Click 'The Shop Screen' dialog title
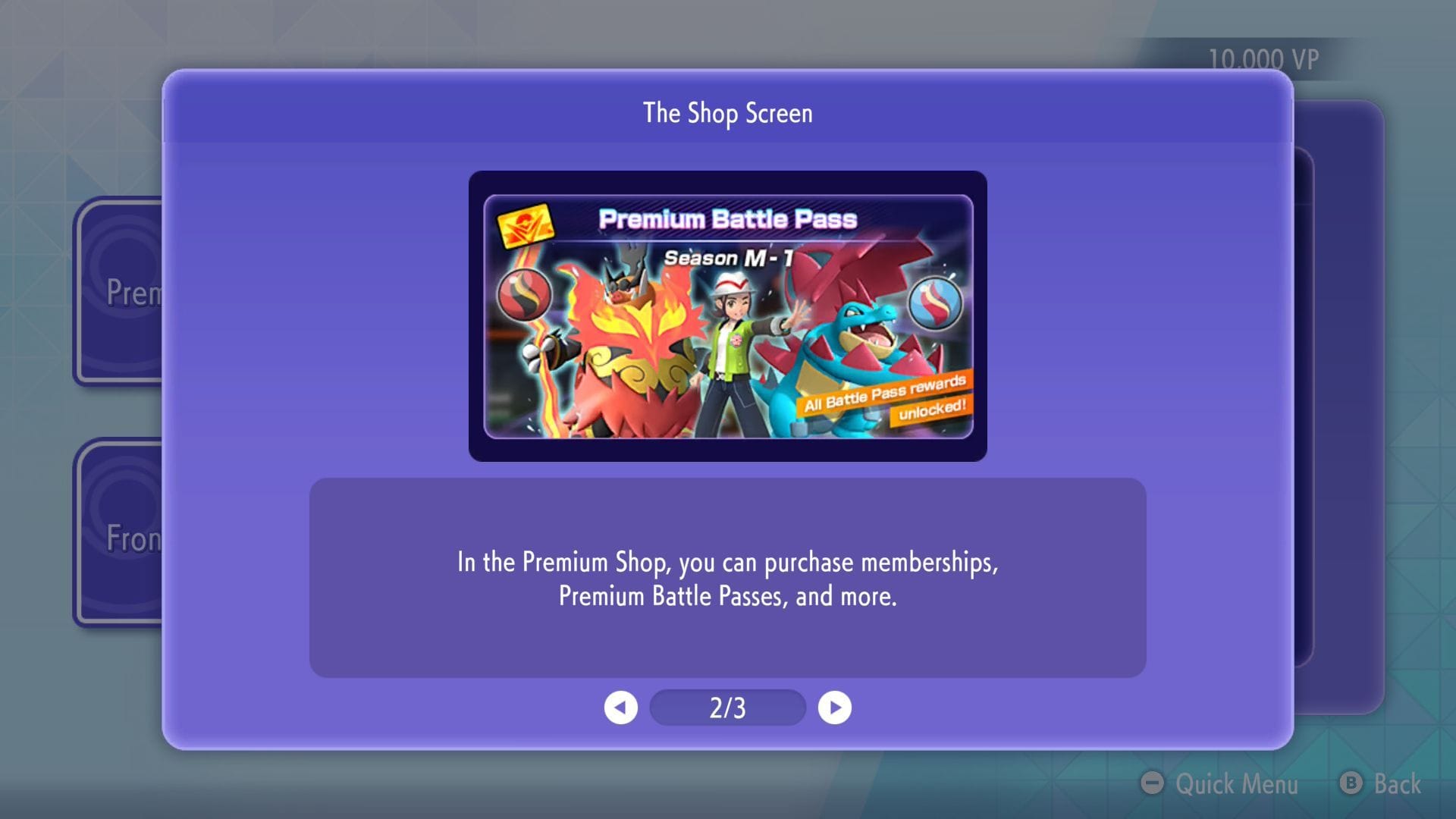The image size is (1456, 819). (x=727, y=113)
